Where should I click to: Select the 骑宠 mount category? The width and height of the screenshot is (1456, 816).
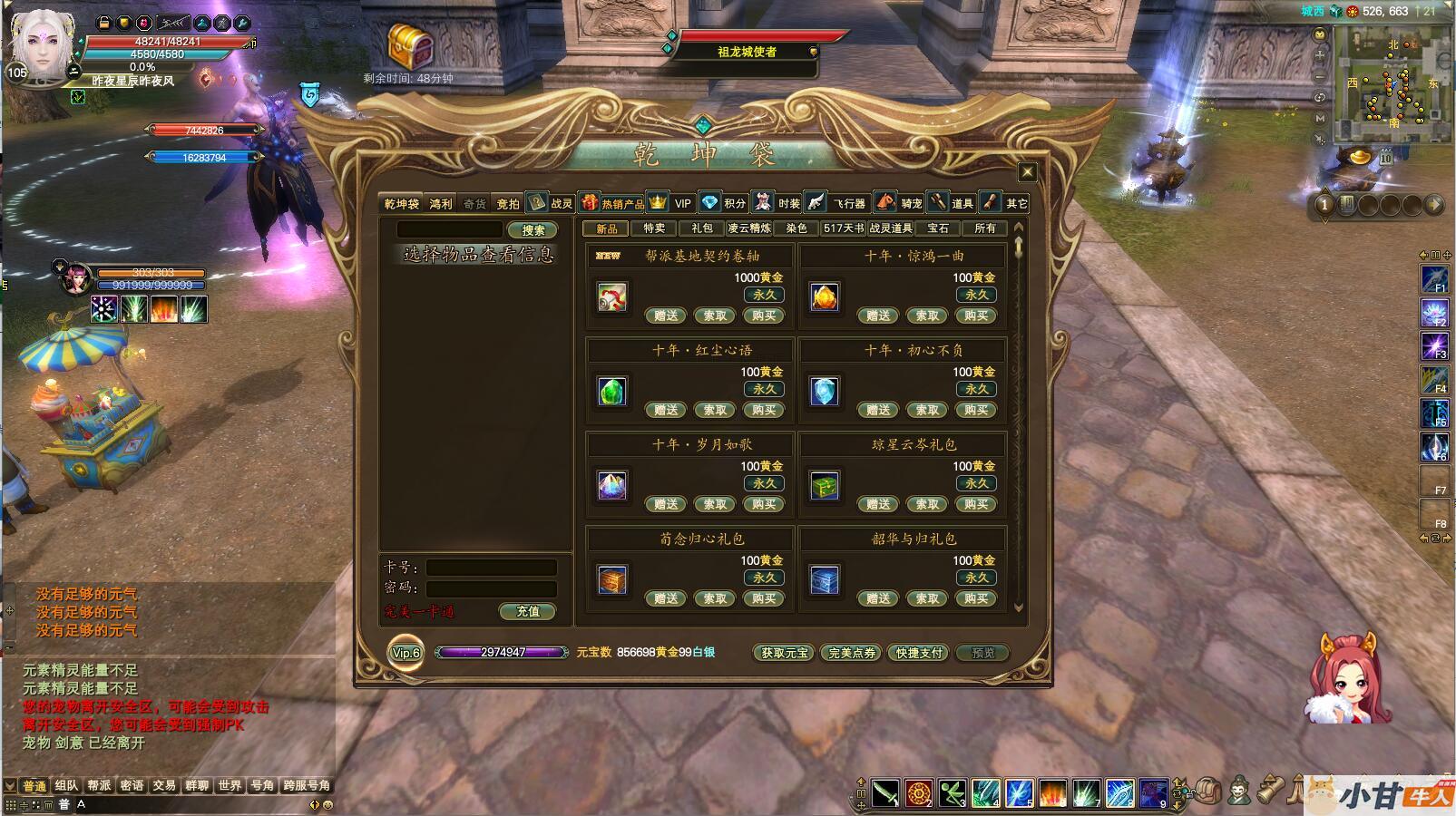tap(911, 204)
